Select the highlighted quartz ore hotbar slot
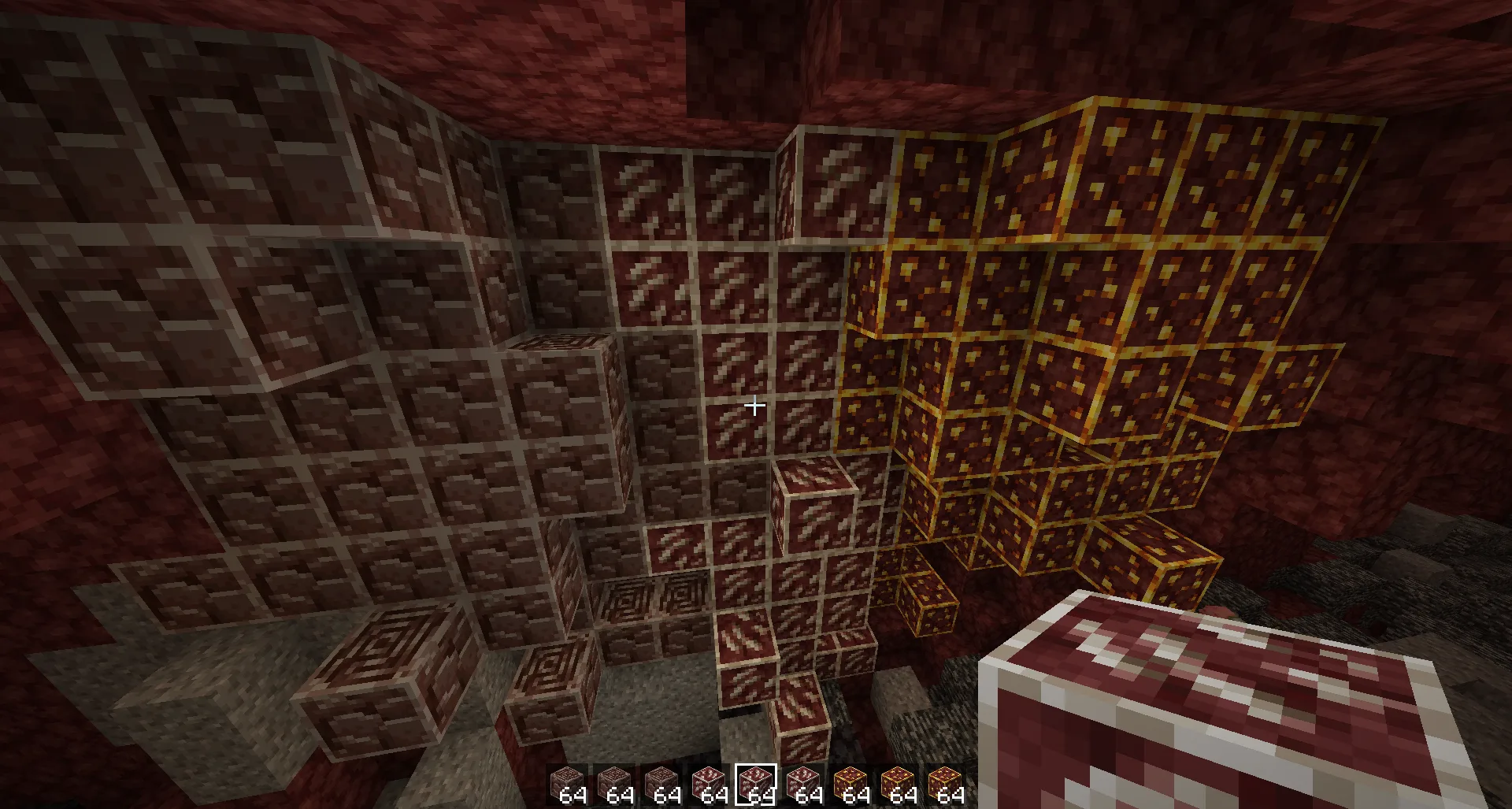 755,785
